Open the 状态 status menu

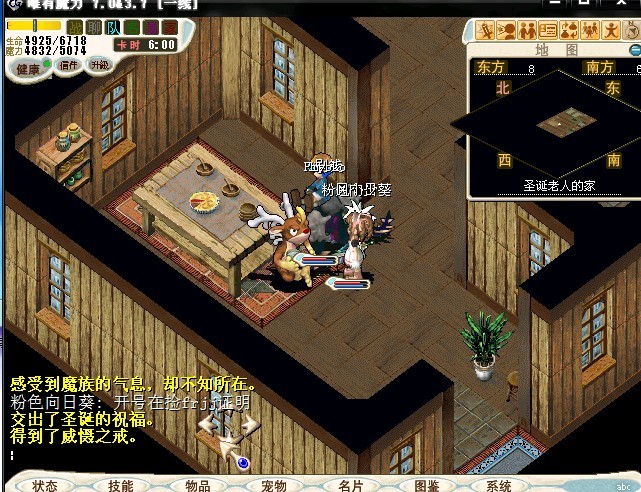tap(44, 485)
